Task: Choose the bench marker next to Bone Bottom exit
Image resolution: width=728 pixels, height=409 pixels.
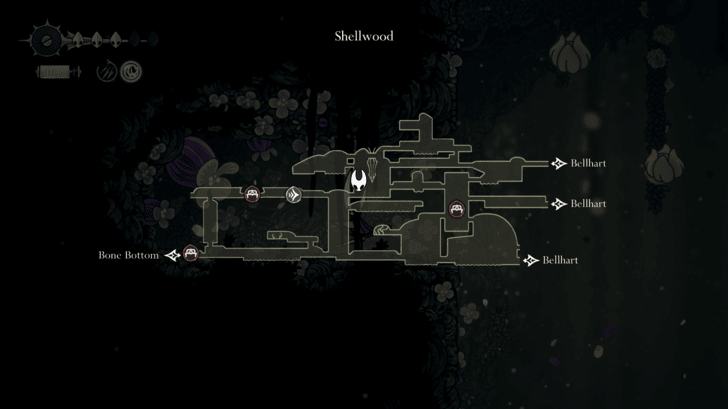Action: click(192, 255)
